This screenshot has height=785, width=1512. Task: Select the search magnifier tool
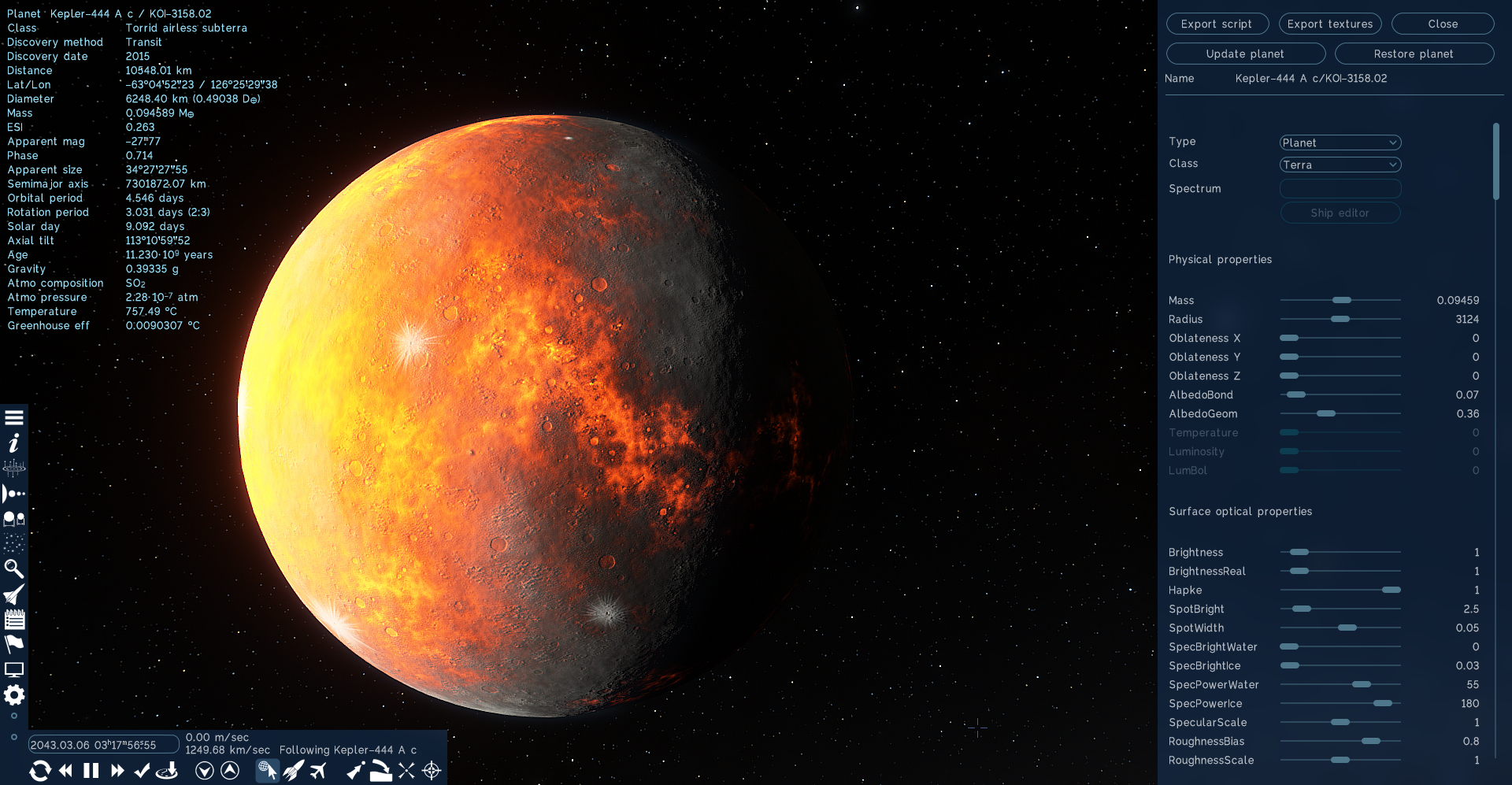coord(13,568)
